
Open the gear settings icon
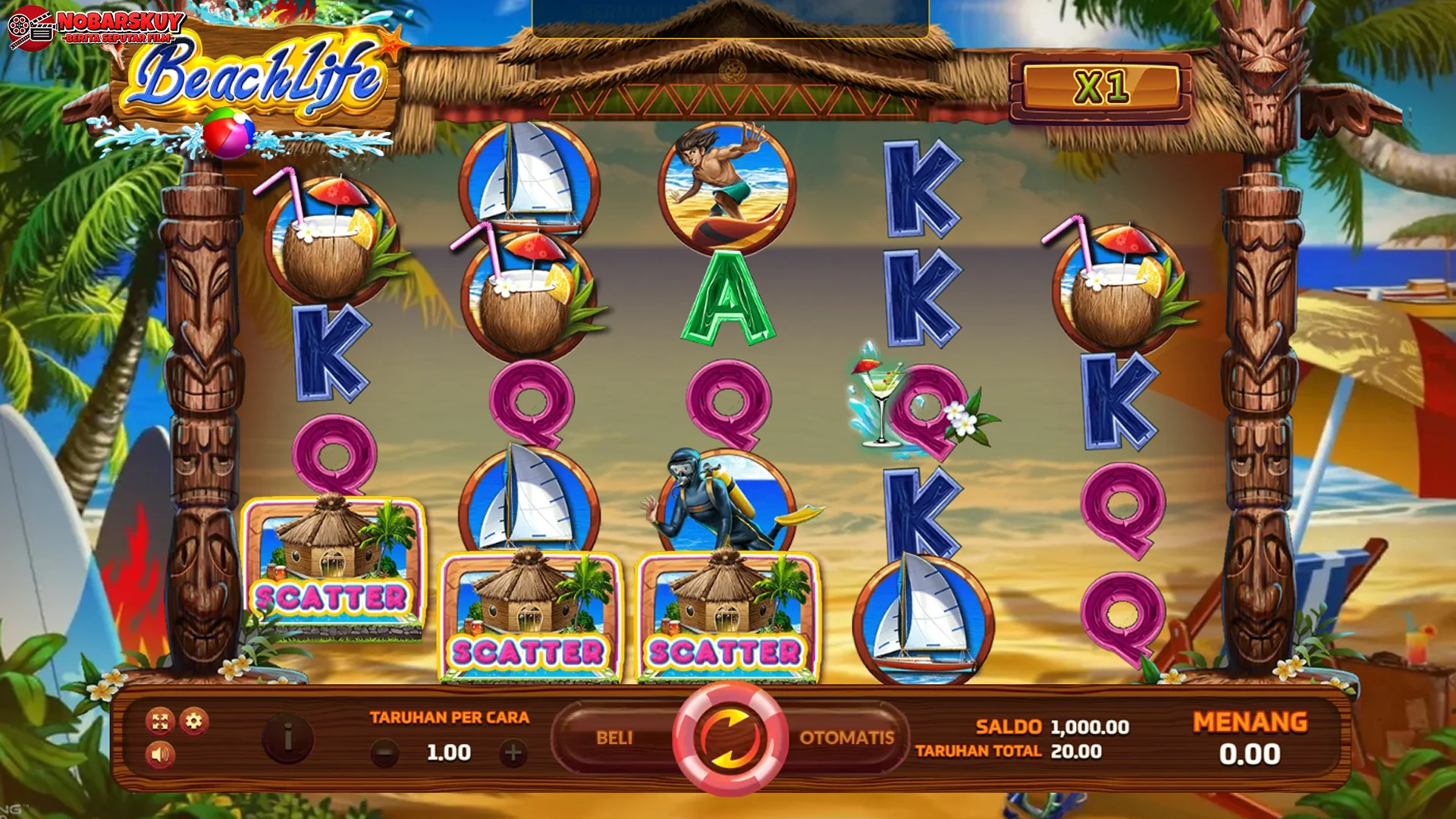194,720
